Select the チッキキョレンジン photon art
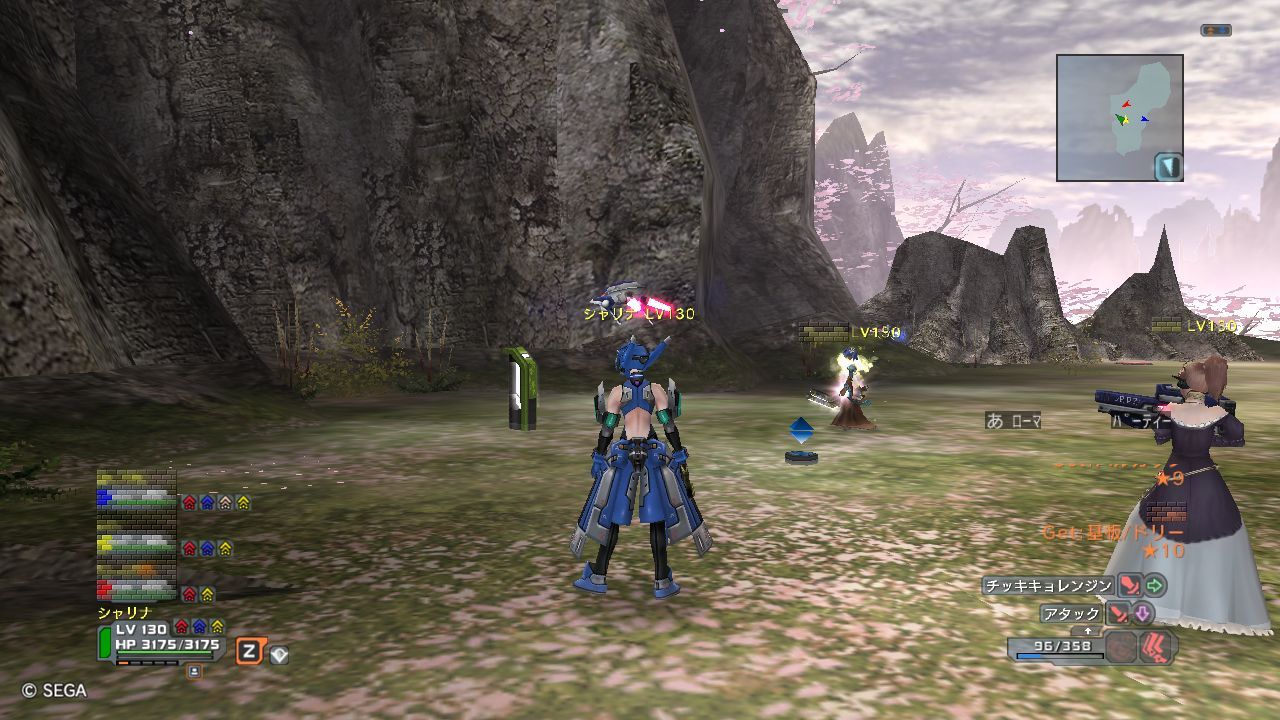The image size is (1280, 720). [x=1048, y=586]
